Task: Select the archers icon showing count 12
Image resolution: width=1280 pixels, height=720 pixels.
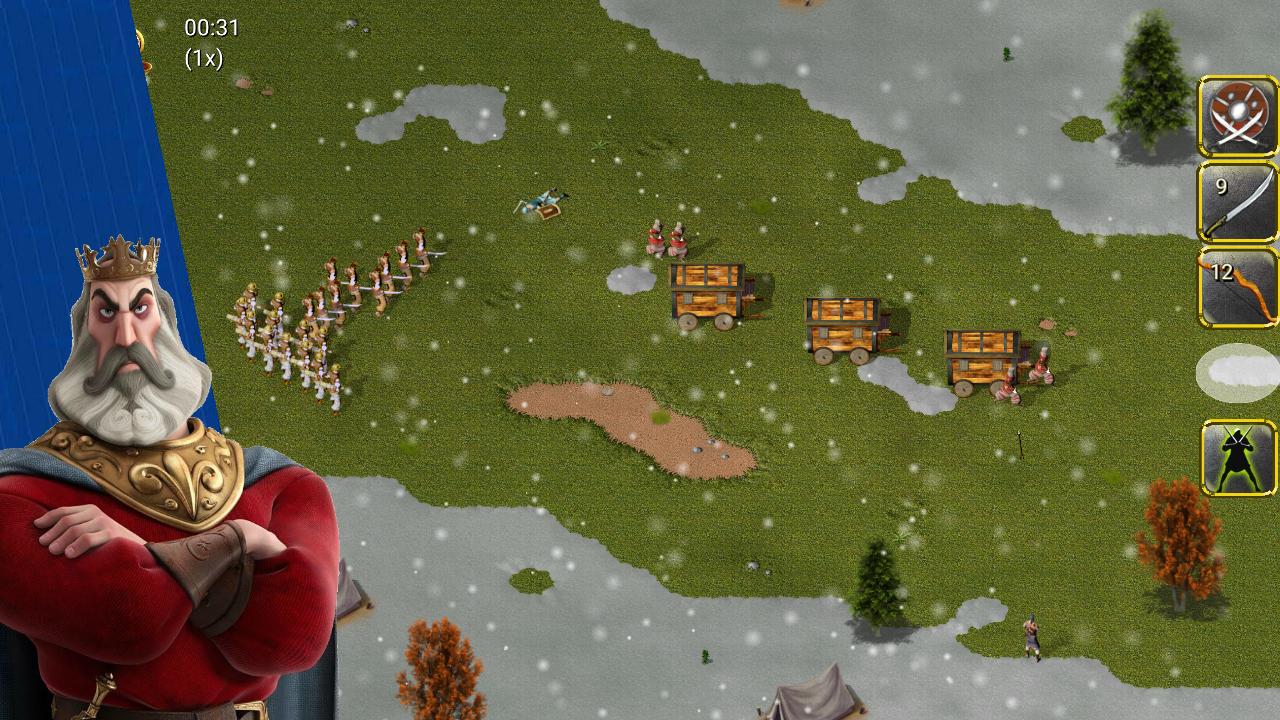Action: click(1237, 290)
